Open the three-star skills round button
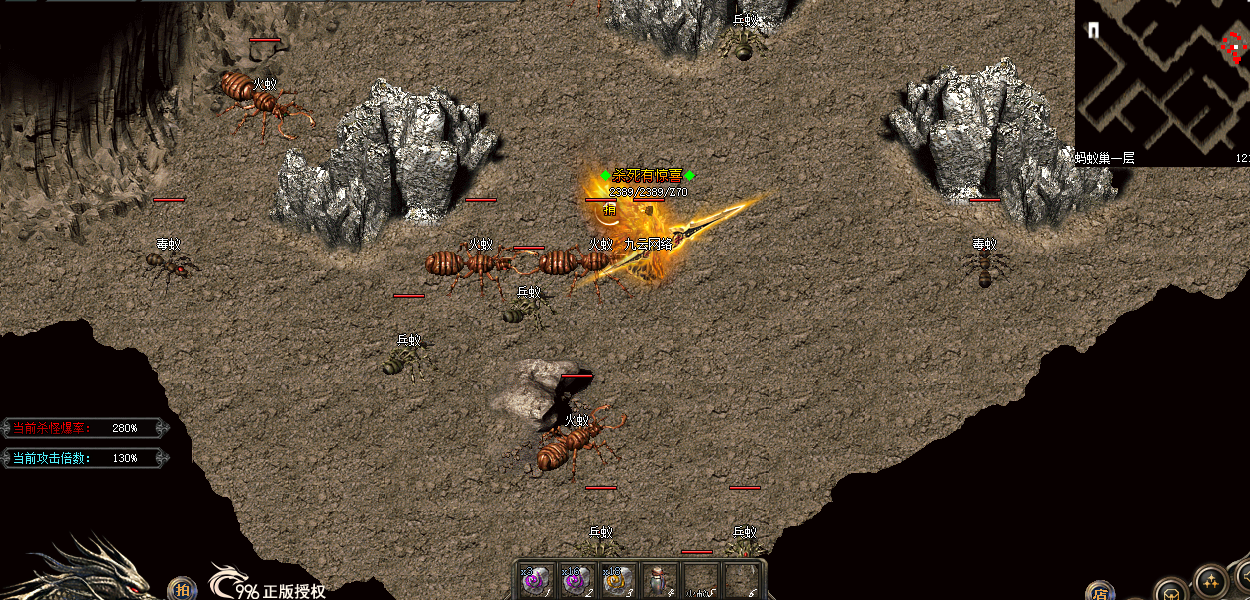This screenshot has width=1250, height=600. (x=1210, y=582)
